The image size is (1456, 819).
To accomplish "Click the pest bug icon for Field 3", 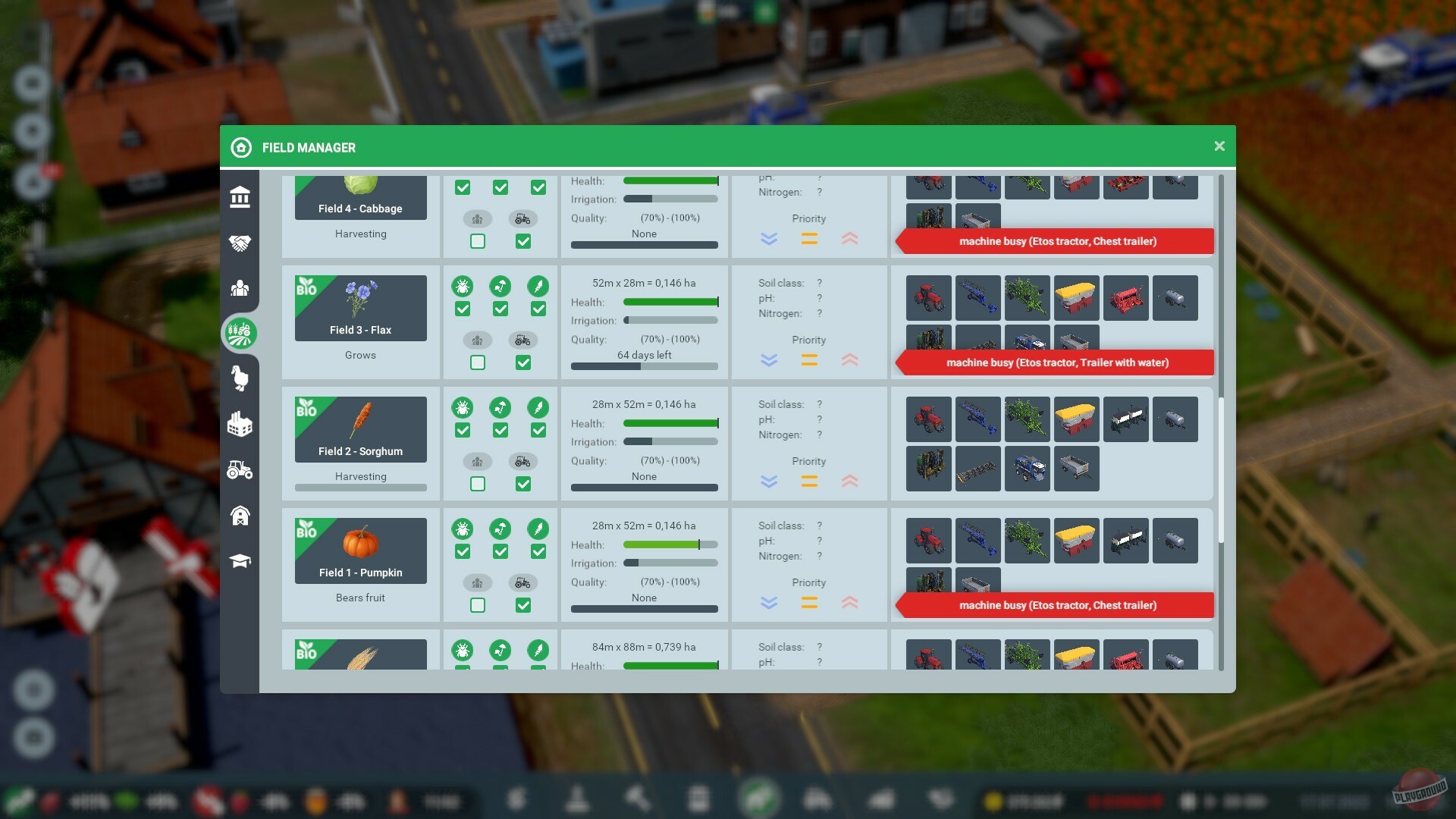I will click(x=463, y=287).
